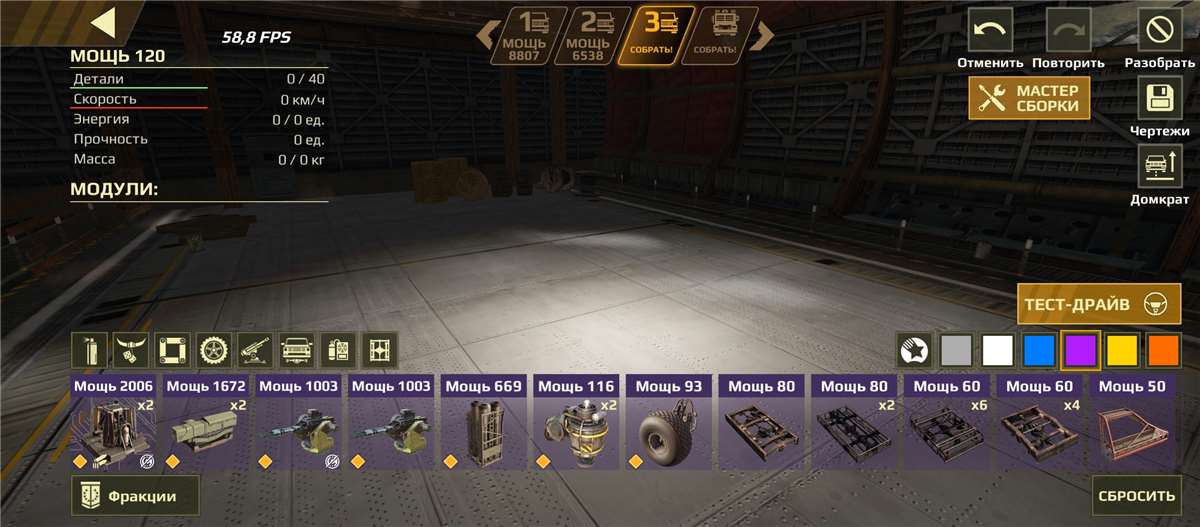Switch to vehicle slot 2 tab
The width and height of the screenshot is (1200, 527).
coord(592,36)
